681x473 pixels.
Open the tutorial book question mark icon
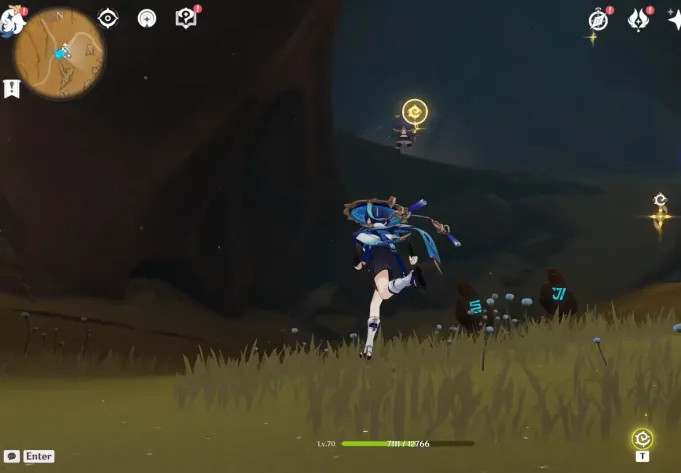(185, 18)
